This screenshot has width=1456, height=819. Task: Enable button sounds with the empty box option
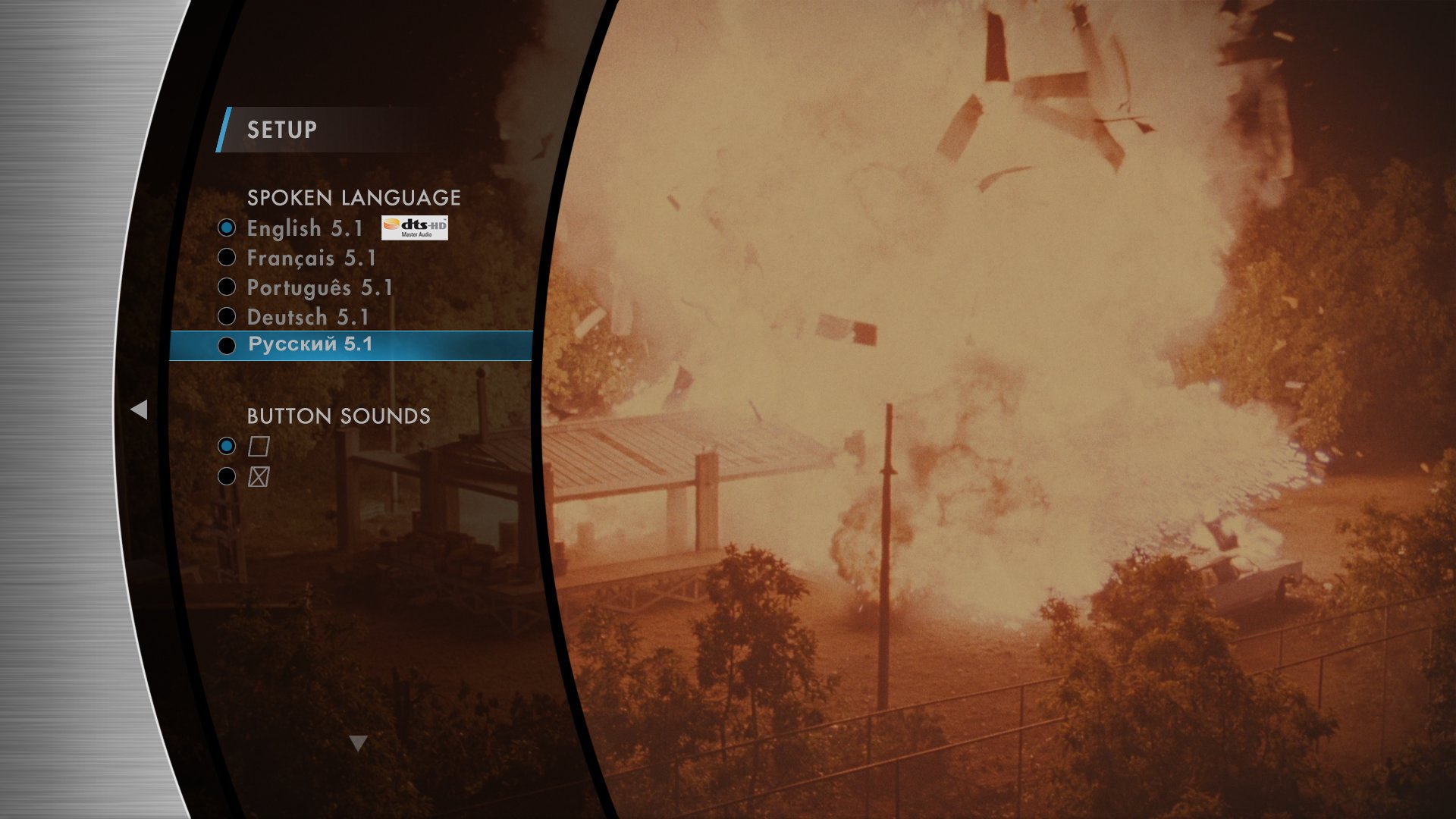(x=259, y=446)
